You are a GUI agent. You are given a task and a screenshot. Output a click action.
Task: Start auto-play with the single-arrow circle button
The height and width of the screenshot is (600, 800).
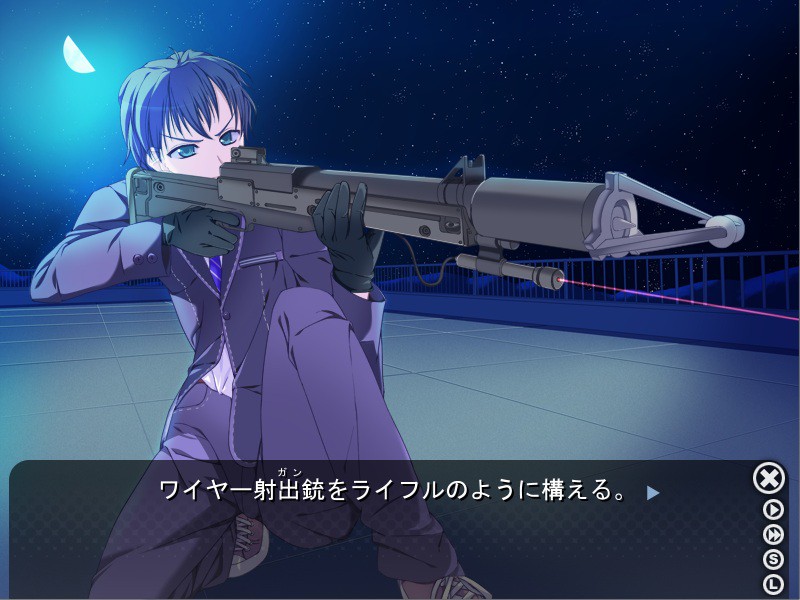coord(773,509)
